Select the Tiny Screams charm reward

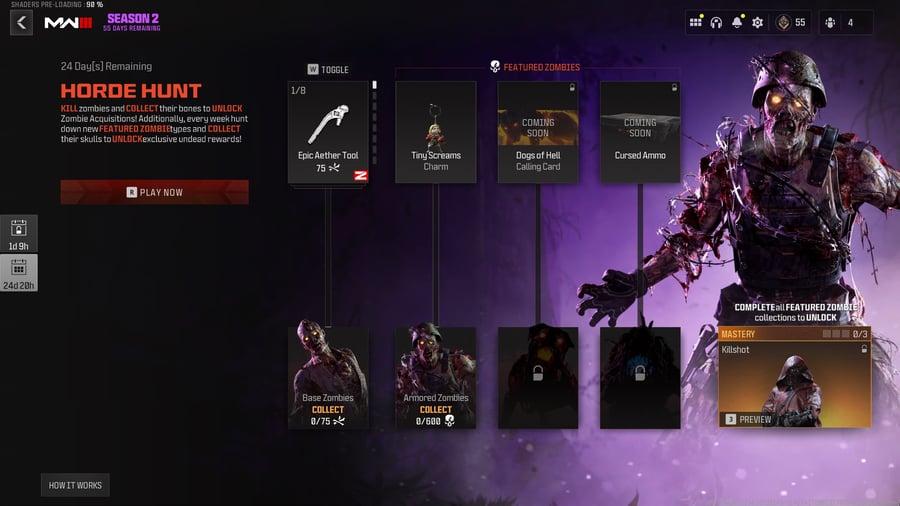click(435, 132)
